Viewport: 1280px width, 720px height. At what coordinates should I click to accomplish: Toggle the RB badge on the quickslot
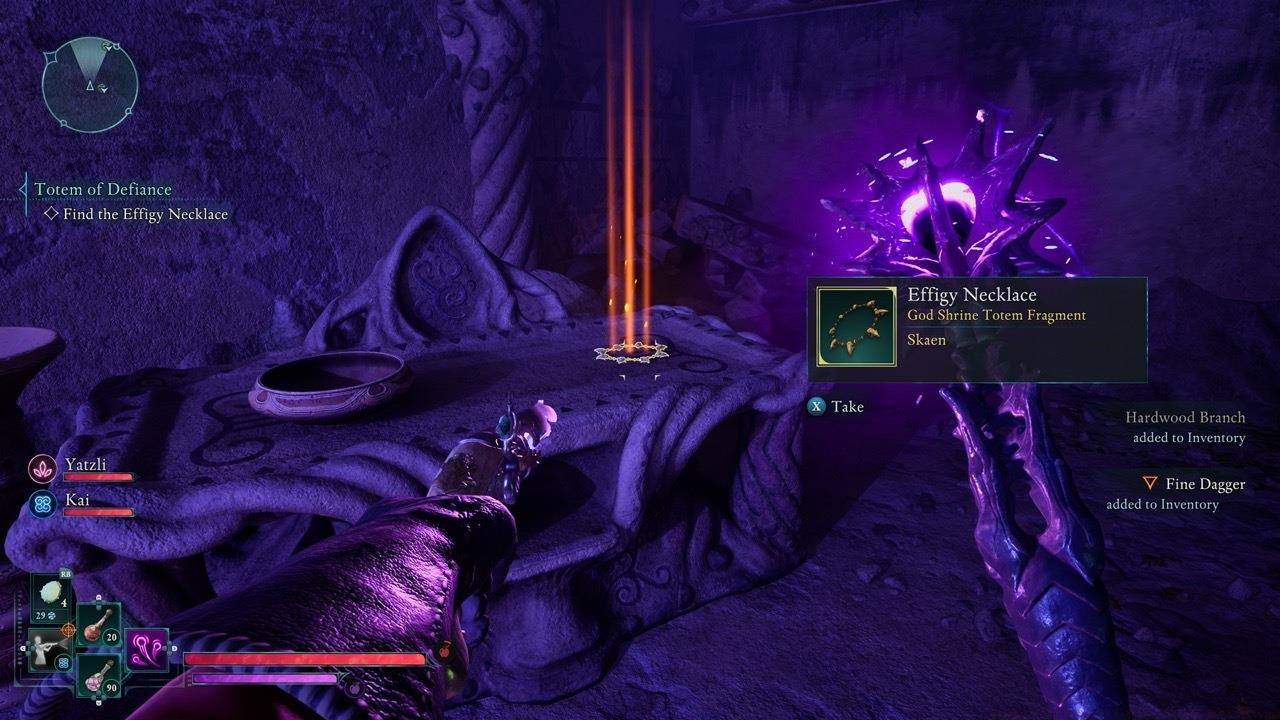pos(64,574)
